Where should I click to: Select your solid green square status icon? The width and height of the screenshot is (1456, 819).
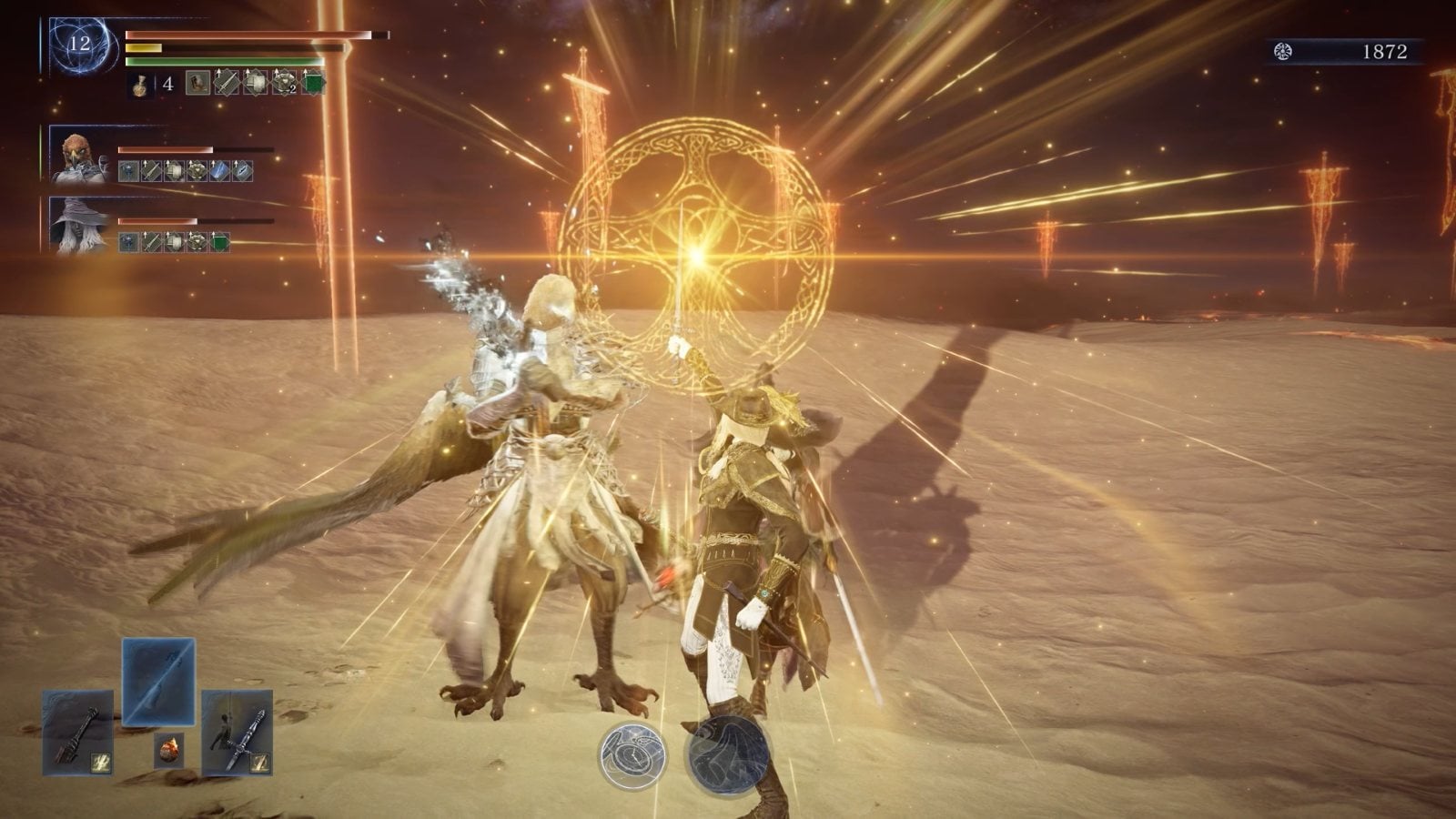click(313, 85)
